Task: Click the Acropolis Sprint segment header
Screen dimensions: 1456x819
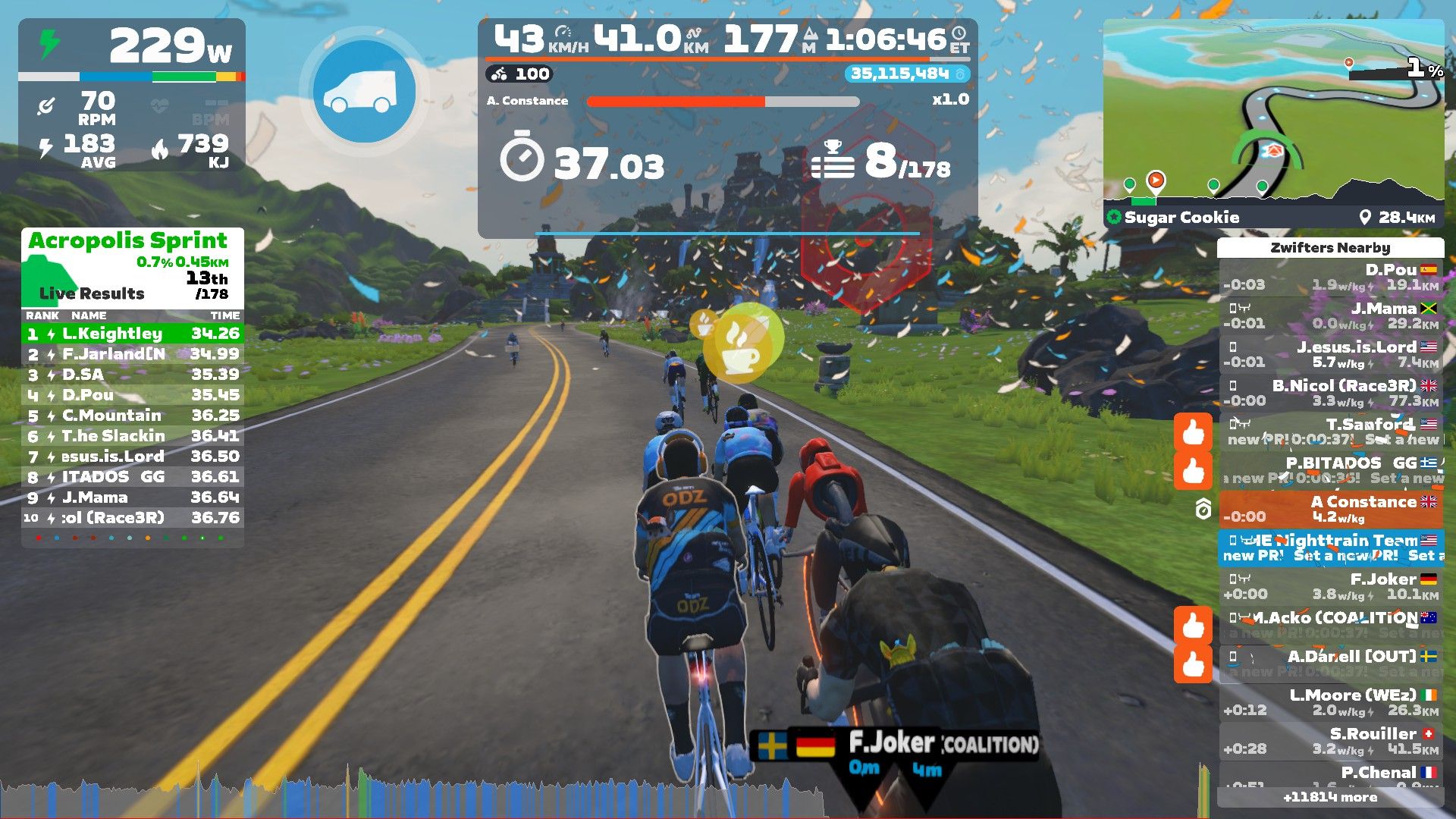Action: click(x=128, y=241)
